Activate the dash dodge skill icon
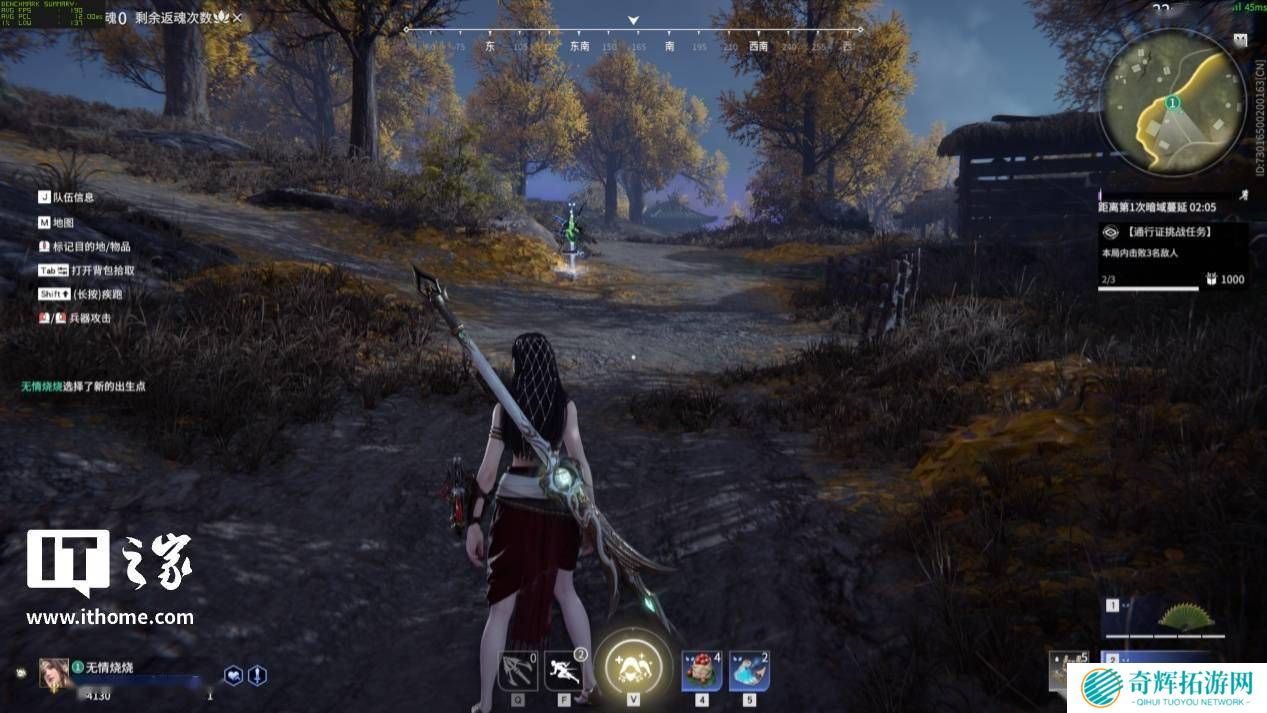Image resolution: width=1267 pixels, height=713 pixels. pos(563,669)
